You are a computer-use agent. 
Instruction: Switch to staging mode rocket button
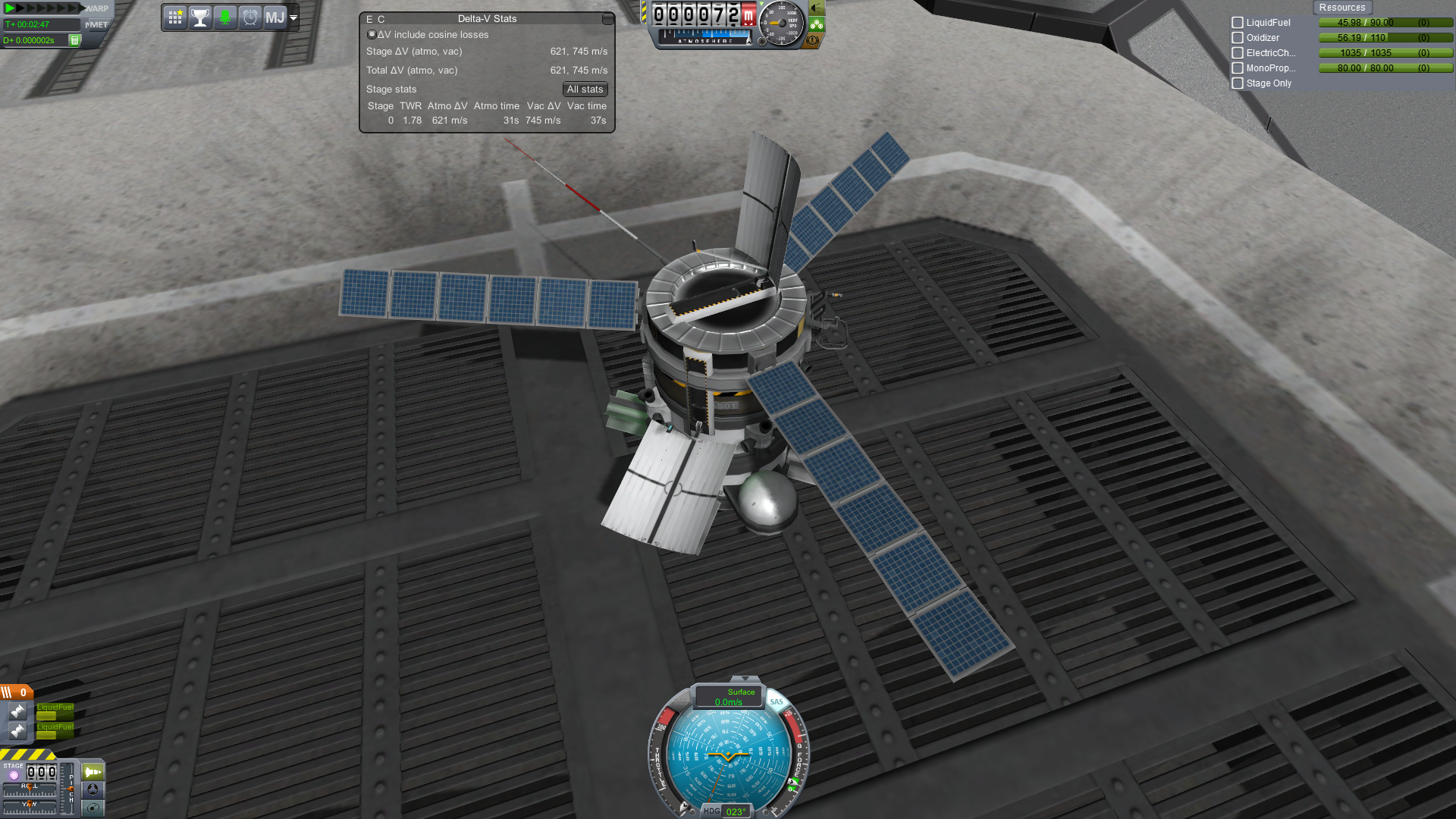click(93, 772)
